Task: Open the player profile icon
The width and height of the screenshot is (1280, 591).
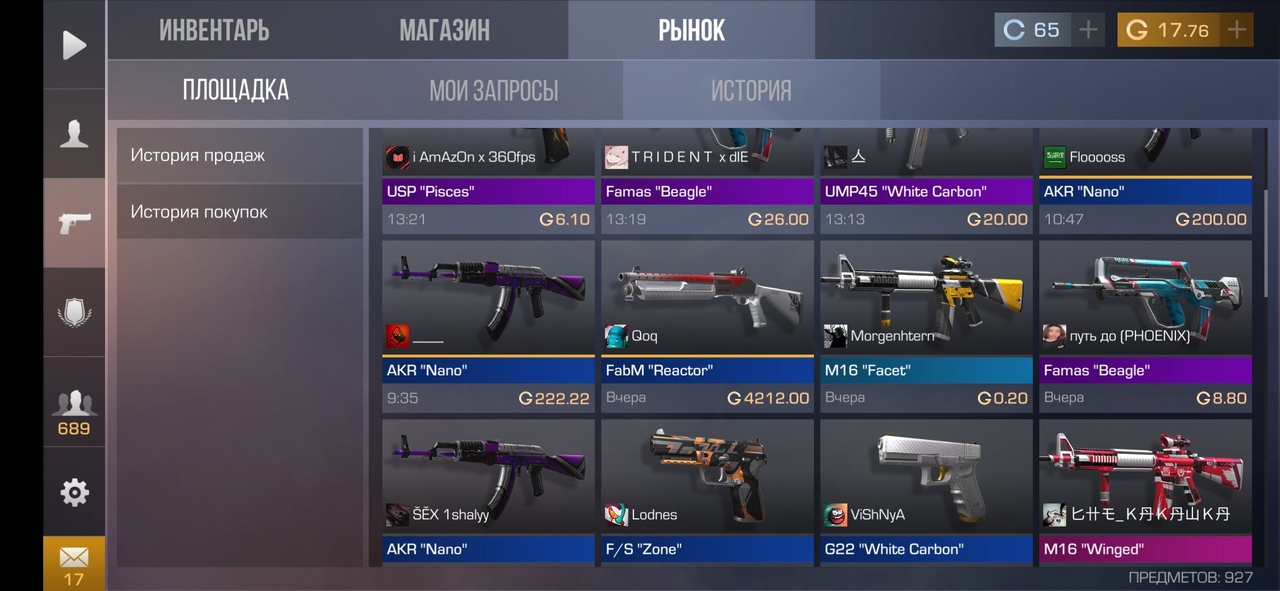Action: [x=74, y=134]
